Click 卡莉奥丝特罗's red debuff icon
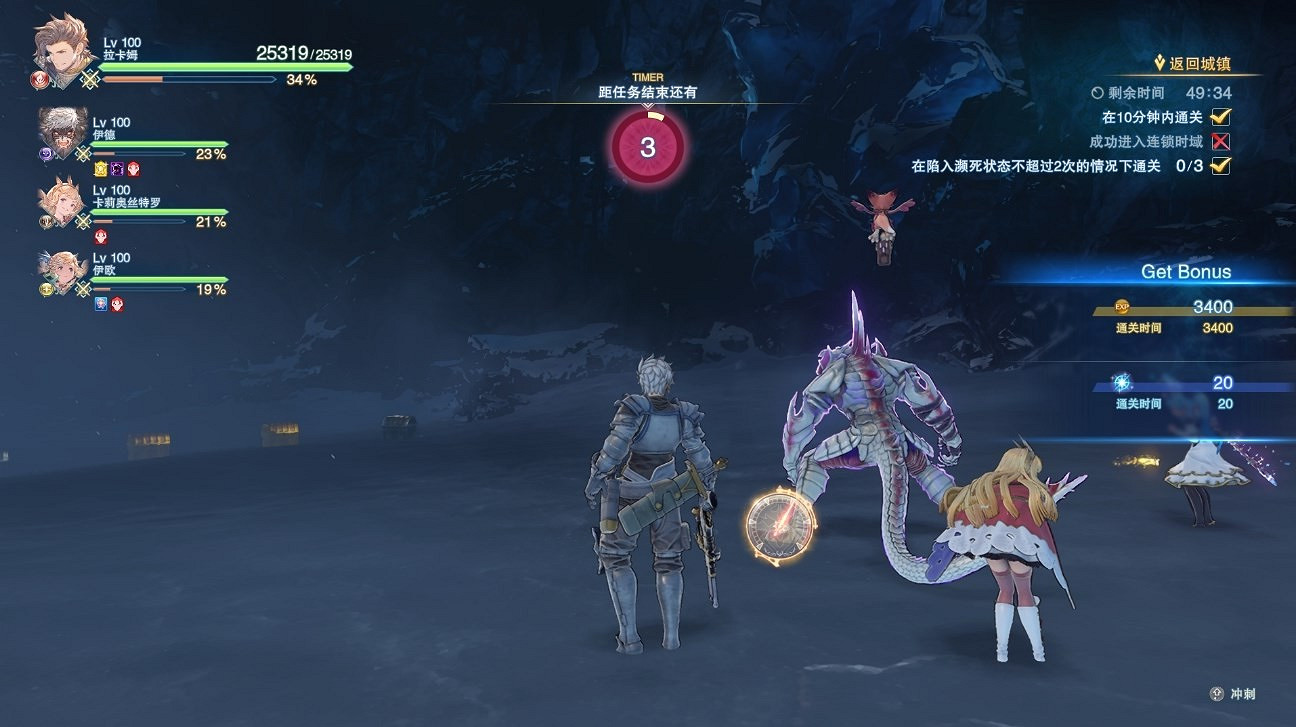1296x727 pixels. click(100, 235)
